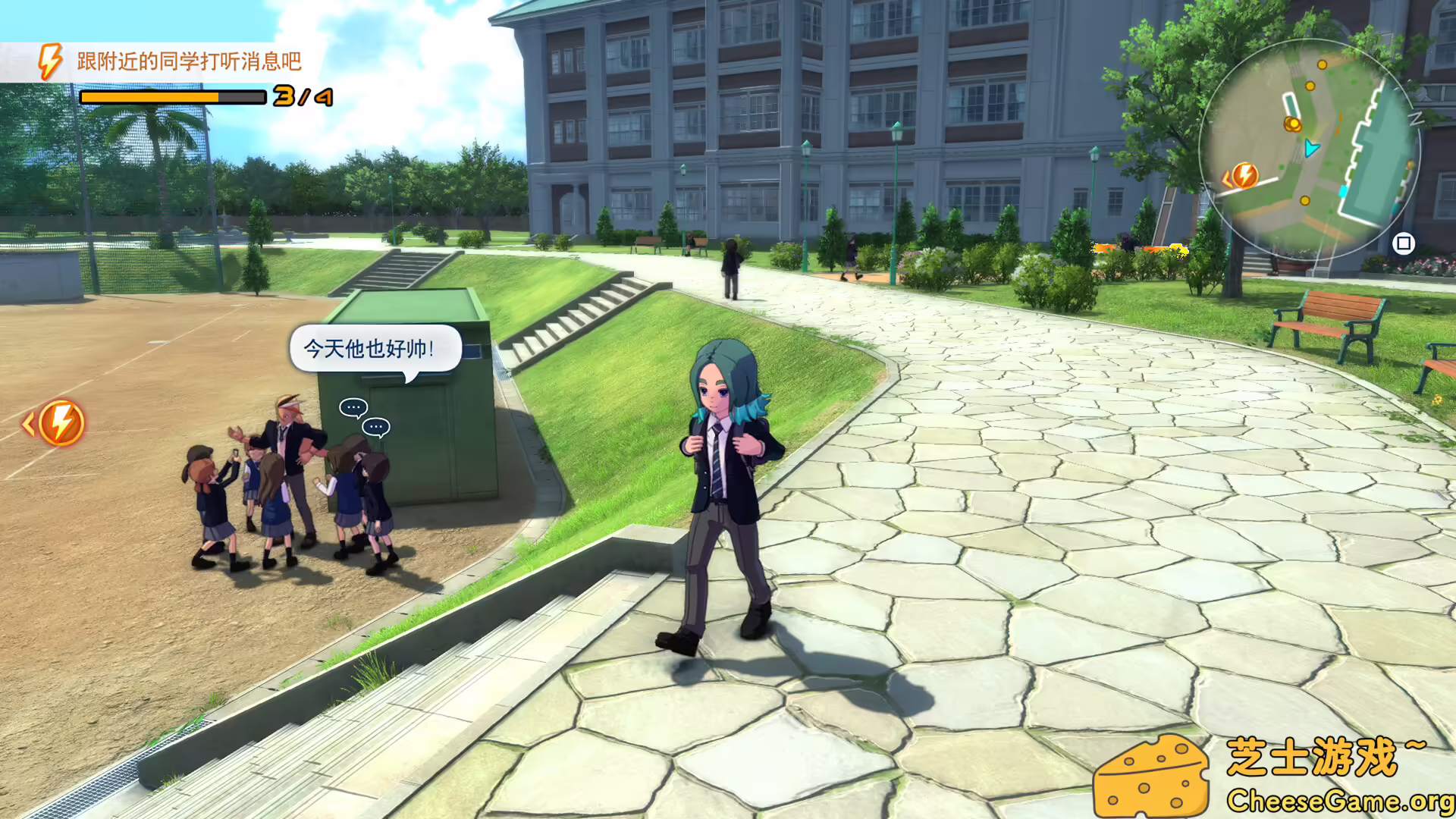Click the N compass letter beside the minimap
This screenshot has width=1456, height=819.
coord(1417,118)
